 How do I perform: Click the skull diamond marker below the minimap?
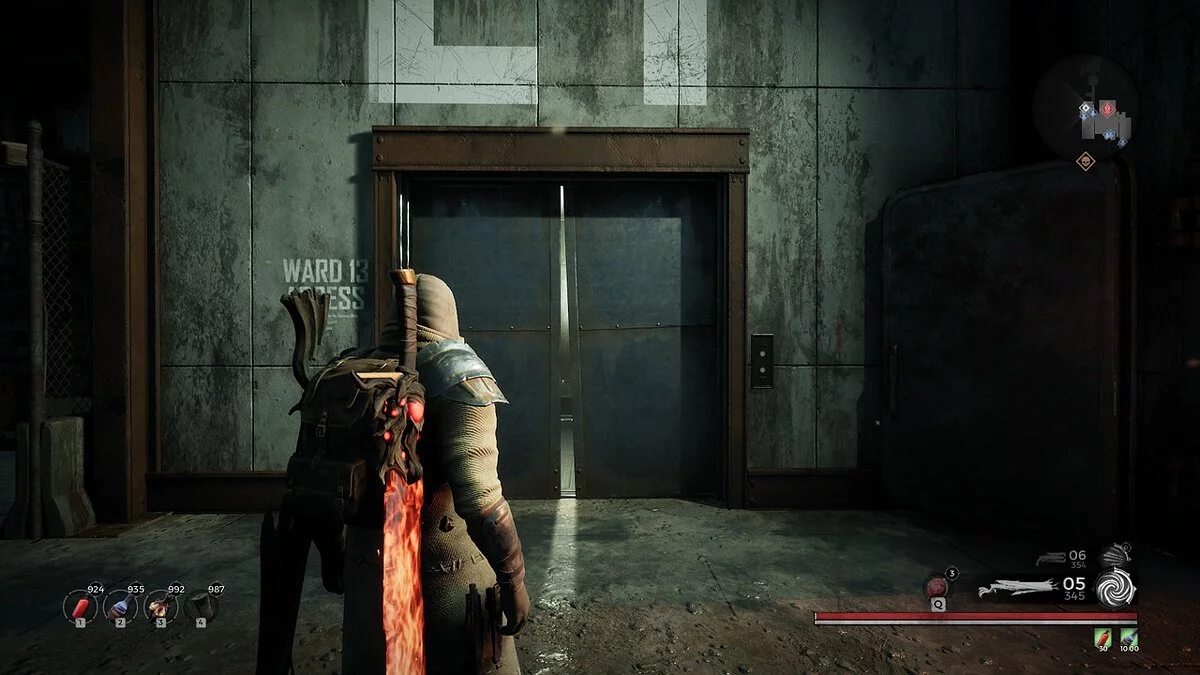1085,160
